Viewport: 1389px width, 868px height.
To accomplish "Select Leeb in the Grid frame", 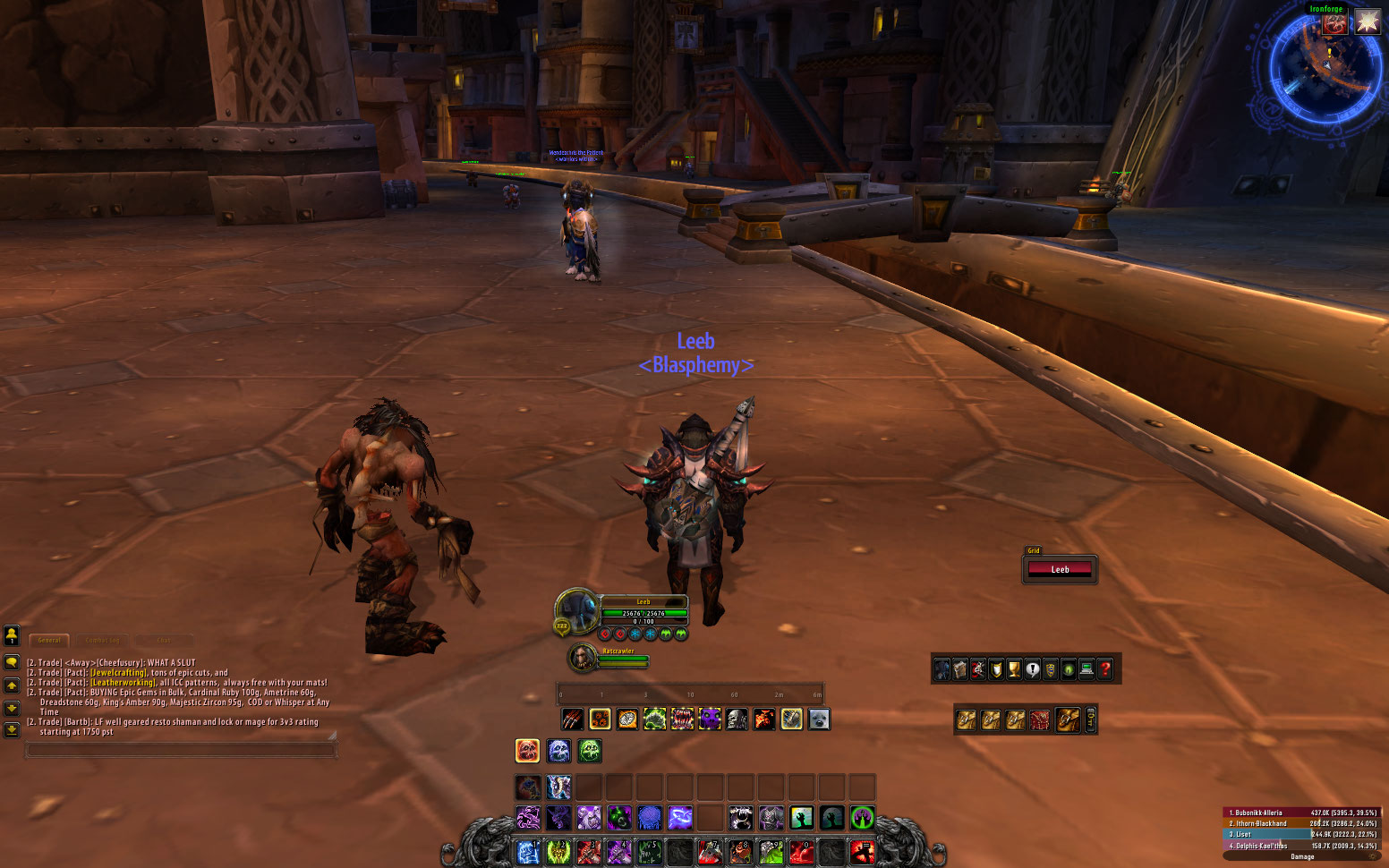I will click(x=1060, y=569).
